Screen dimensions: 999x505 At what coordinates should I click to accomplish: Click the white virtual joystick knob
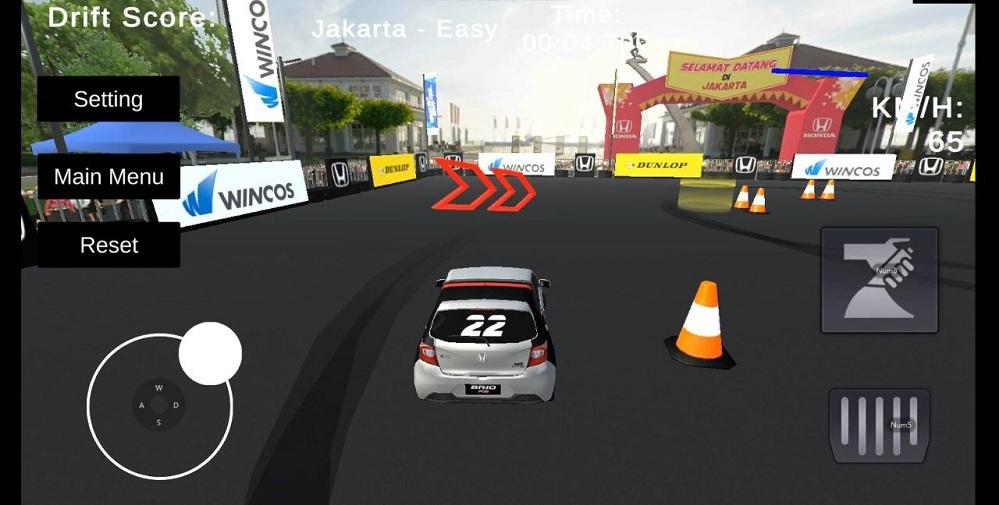210,354
